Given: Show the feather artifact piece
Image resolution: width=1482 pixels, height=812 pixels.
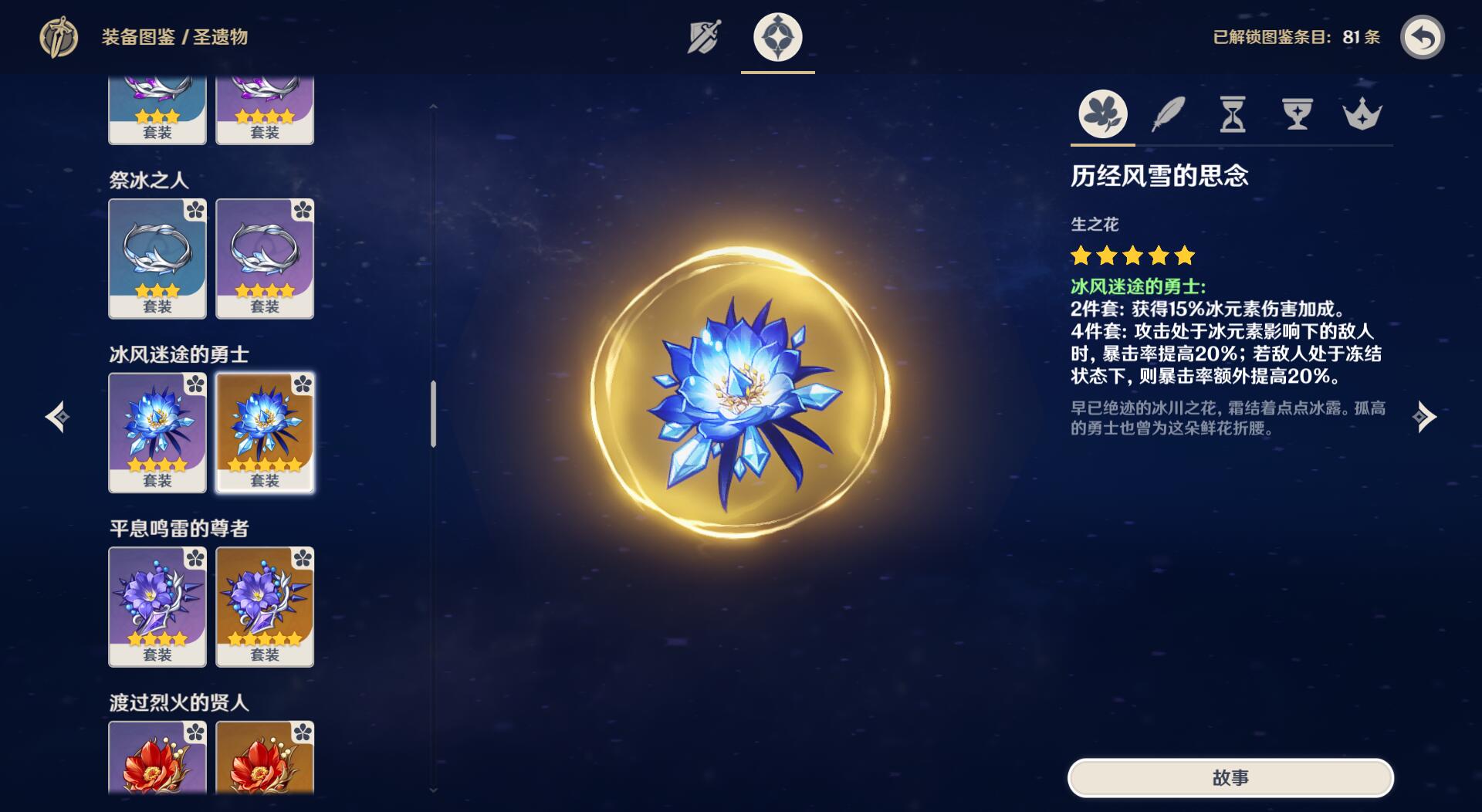Looking at the screenshot, I should [x=1168, y=114].
